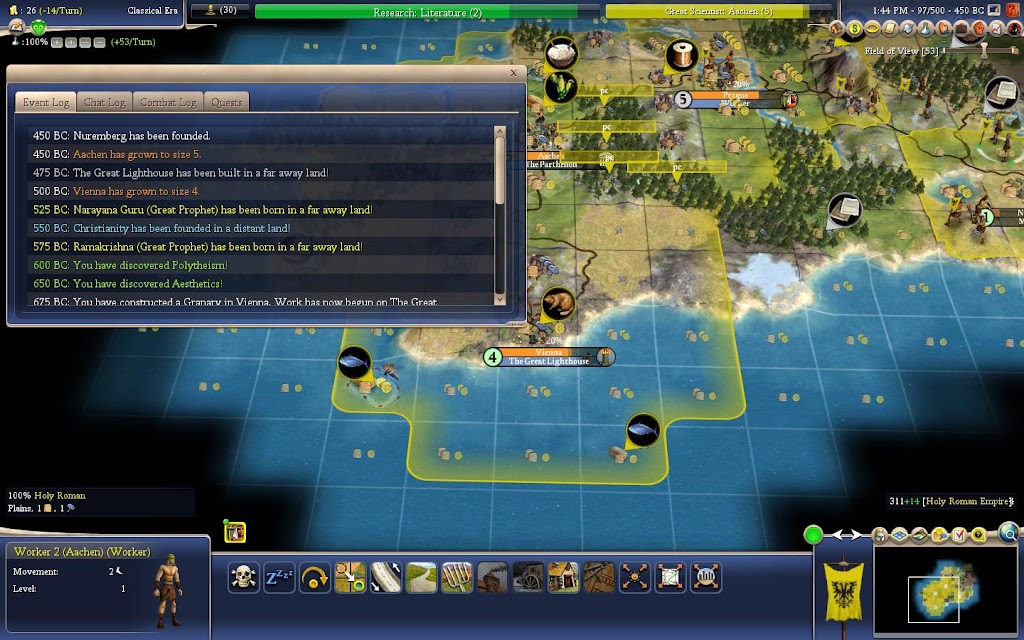Build a cottage with the worker
This screenshot has width=1024, height=640.
[x=563, y=577]
